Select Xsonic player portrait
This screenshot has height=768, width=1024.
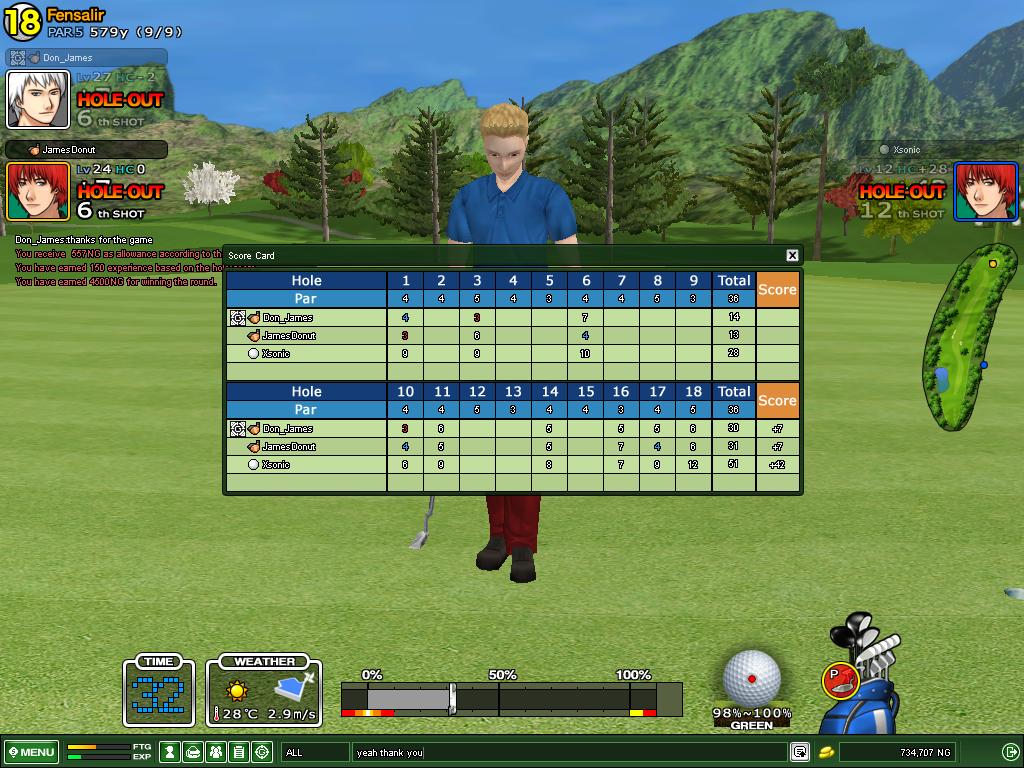coord(985,191)
